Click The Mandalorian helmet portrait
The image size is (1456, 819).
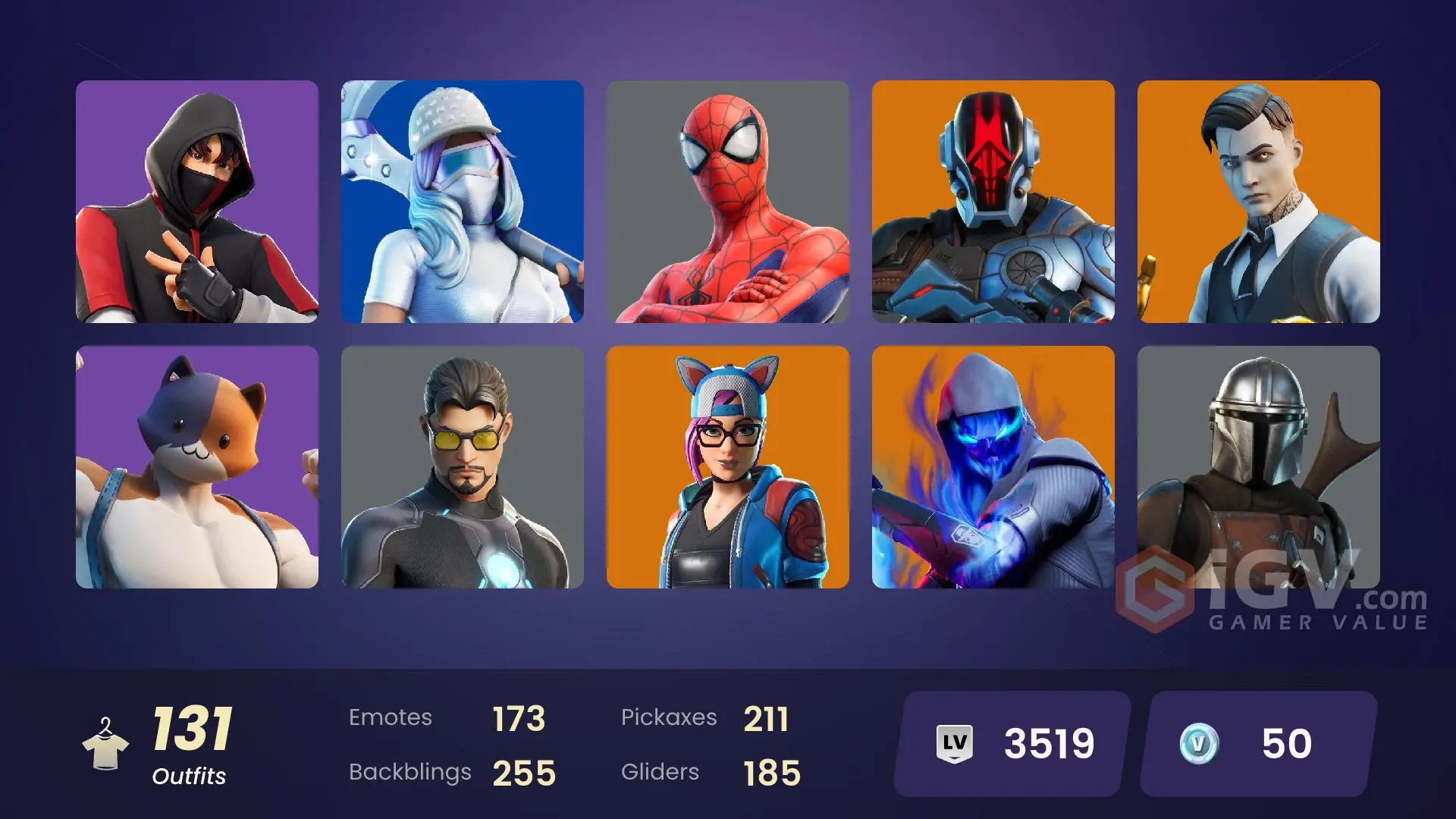pos(1259,468)
